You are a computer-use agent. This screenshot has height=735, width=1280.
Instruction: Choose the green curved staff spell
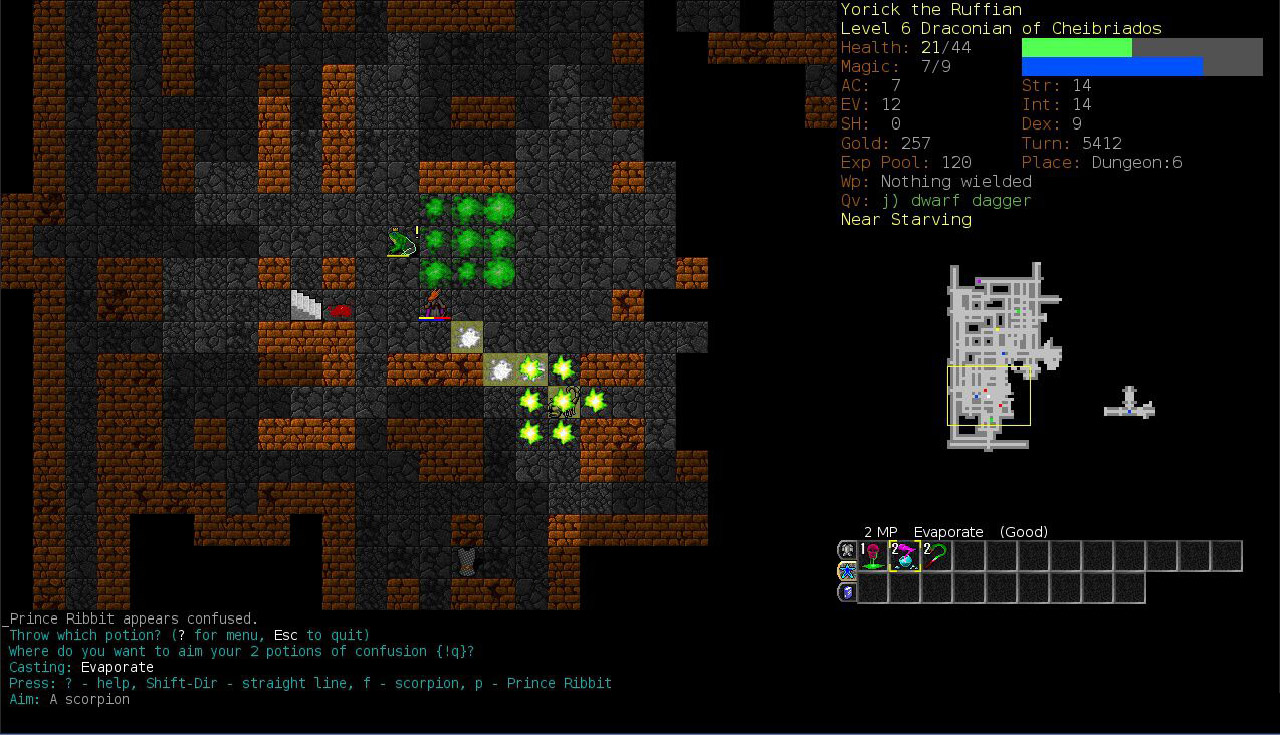[x=936, y=556]
